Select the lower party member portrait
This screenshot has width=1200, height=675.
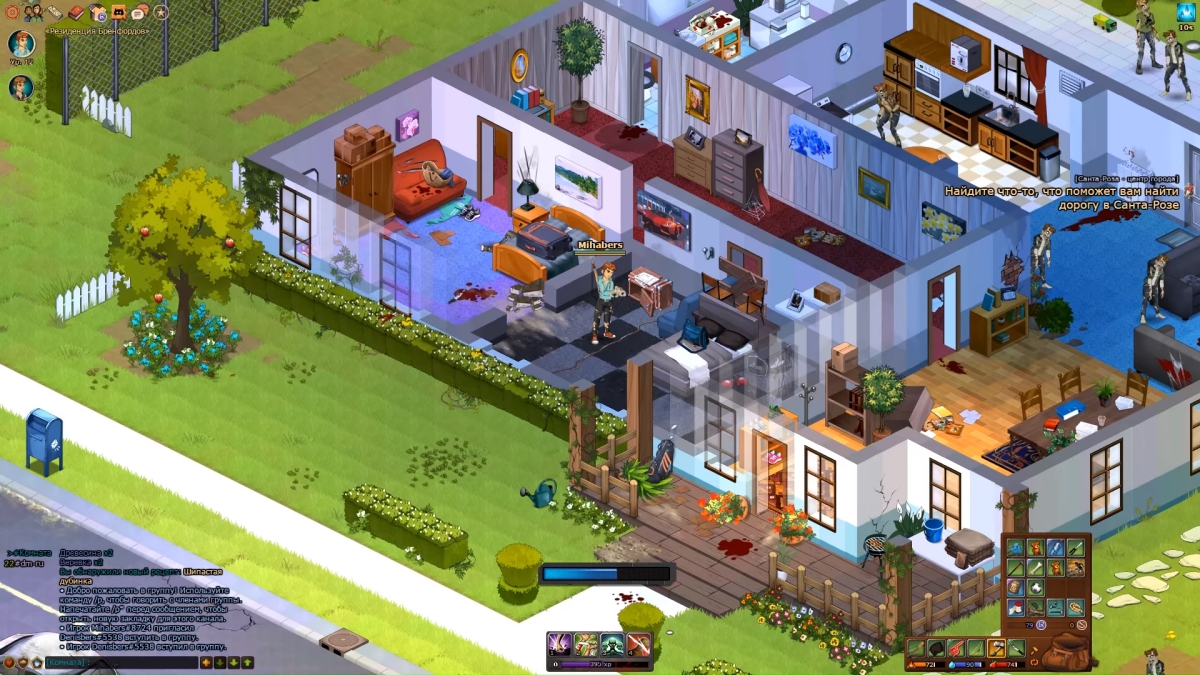pos(21,88)
